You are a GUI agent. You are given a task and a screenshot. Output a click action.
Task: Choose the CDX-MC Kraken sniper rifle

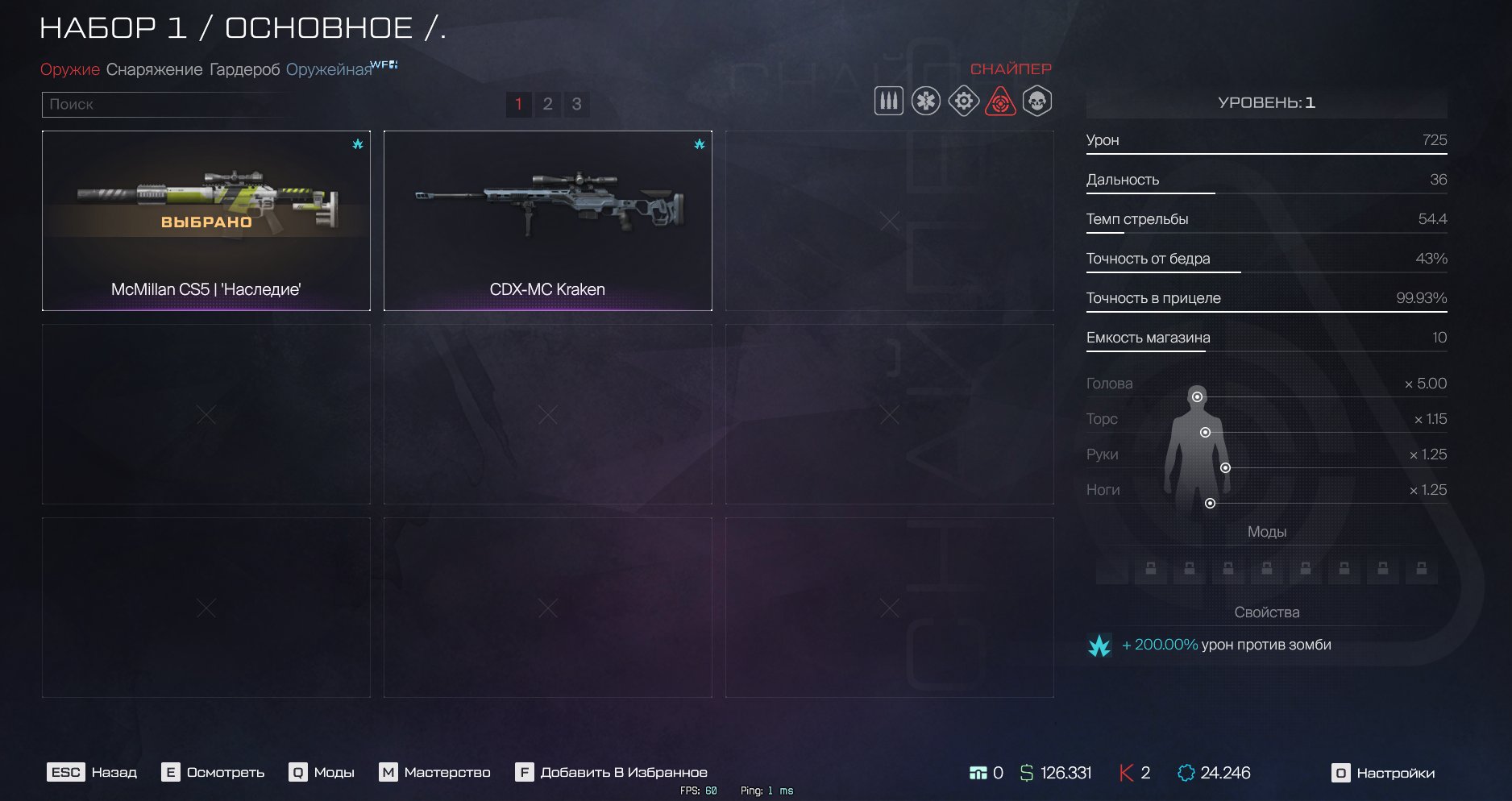pyautogui.click(x=548, y=221)
